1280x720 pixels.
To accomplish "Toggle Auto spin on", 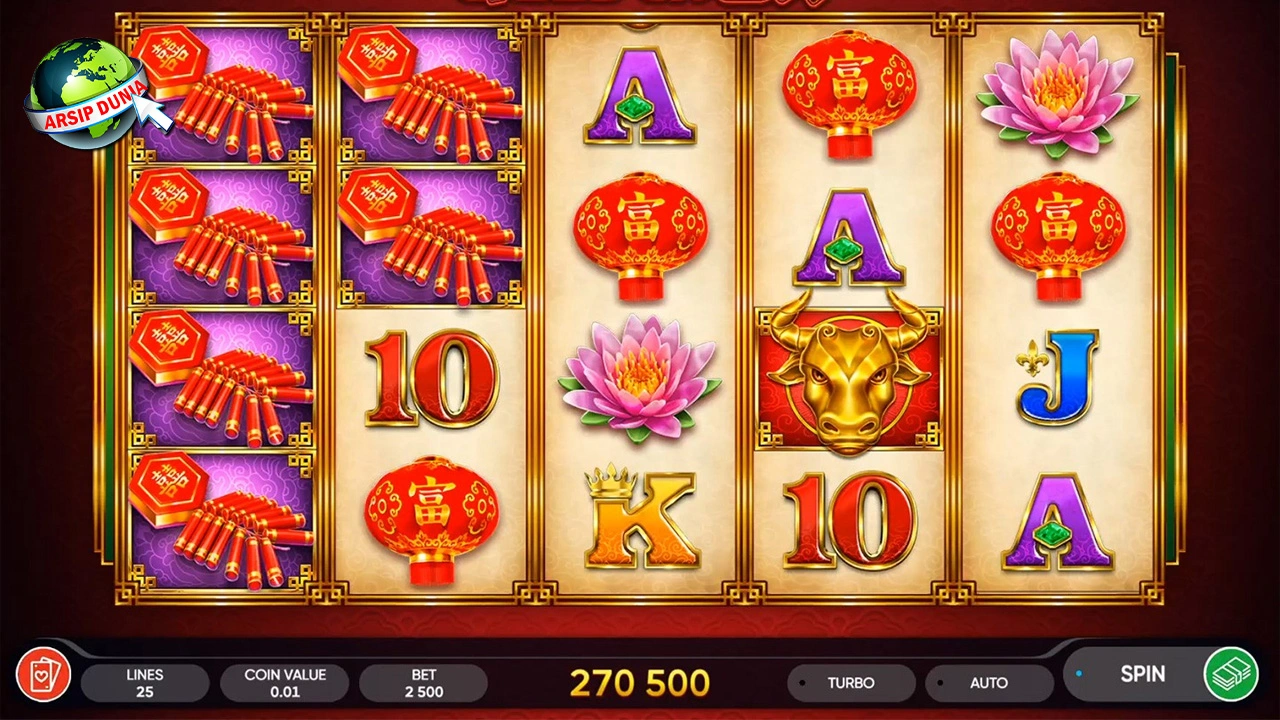I will (x=989, y=683).
